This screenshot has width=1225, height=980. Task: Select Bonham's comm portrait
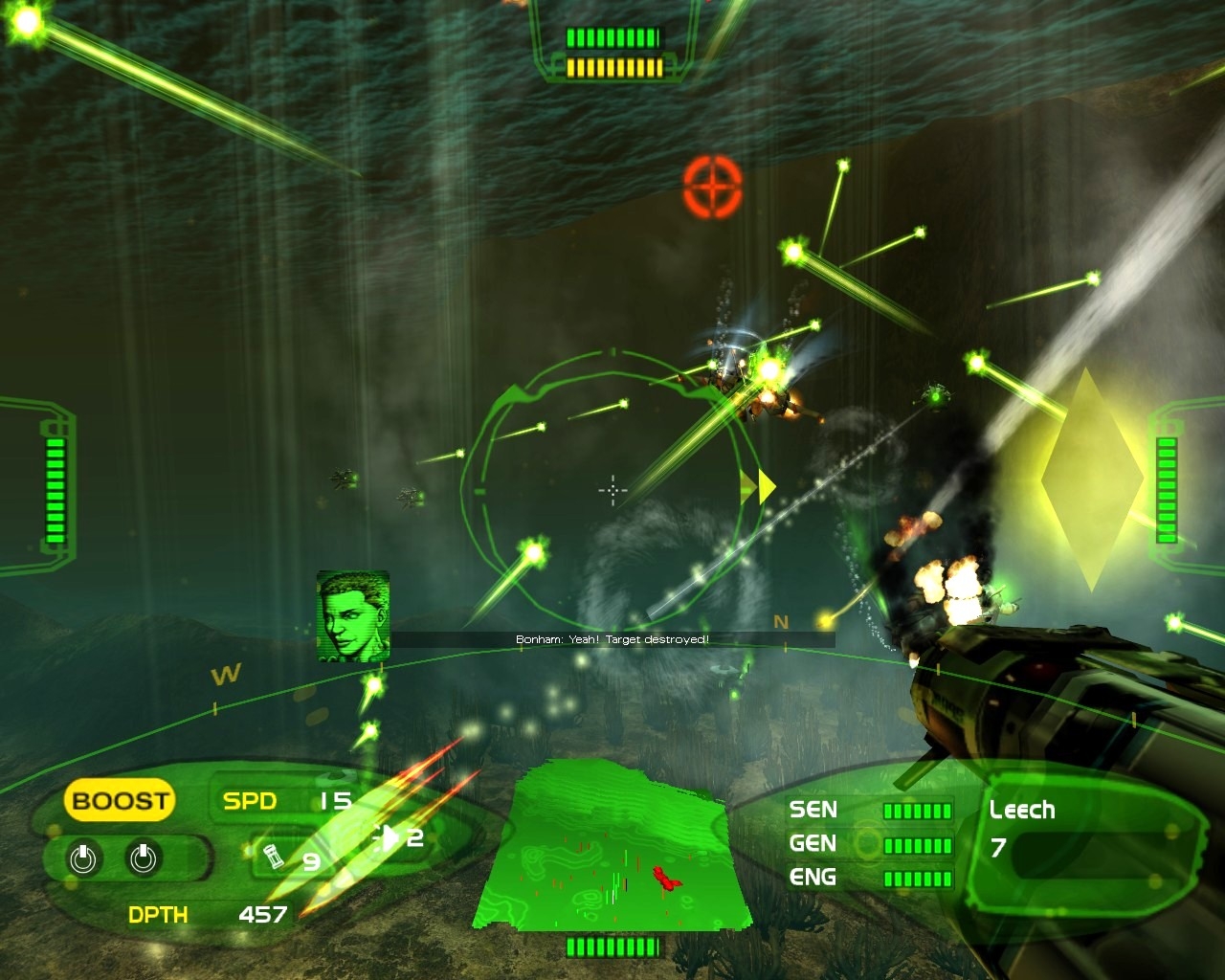click(x=353, y=615)
